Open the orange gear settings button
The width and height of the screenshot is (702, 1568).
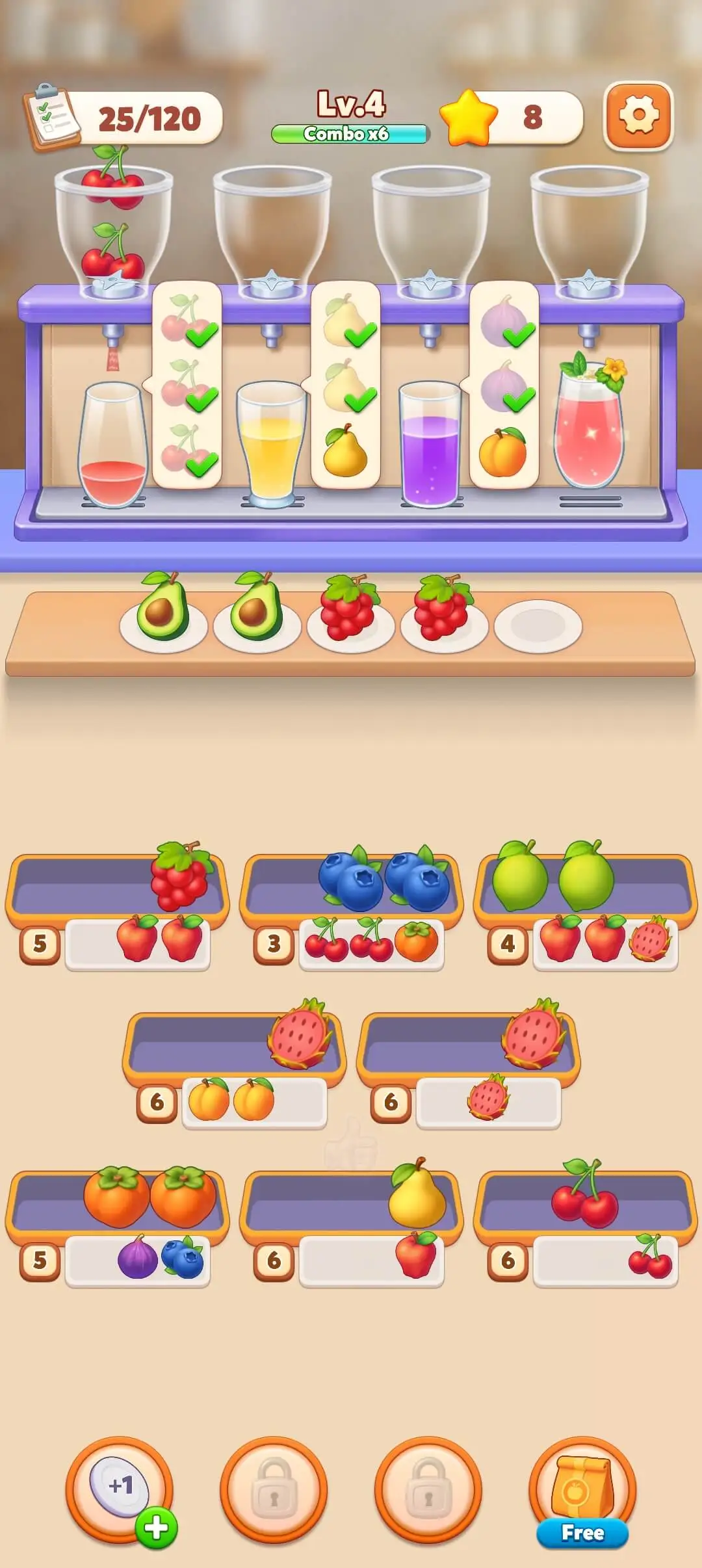point(638,116)
